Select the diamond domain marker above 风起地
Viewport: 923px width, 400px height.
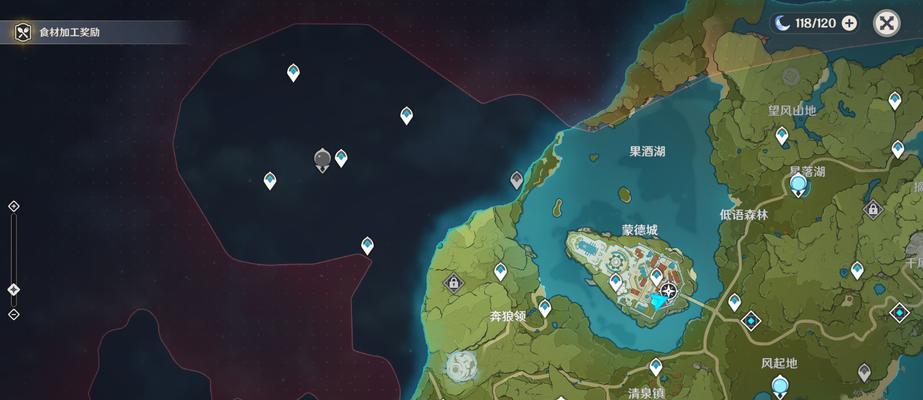[x=751, y=321]
